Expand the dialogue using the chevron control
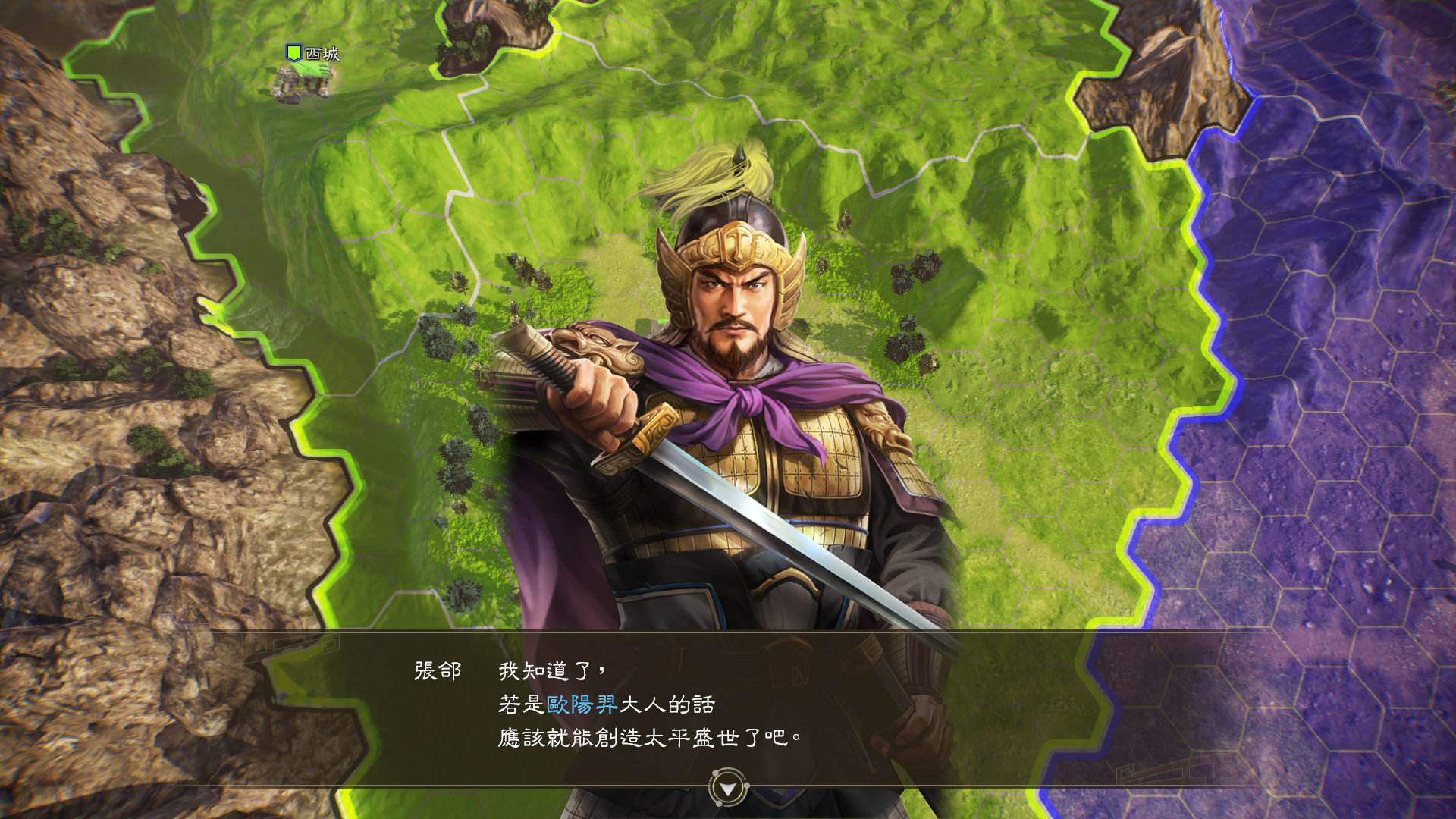This screenshot has width=1456, height=819. click(x=728, y=789)
